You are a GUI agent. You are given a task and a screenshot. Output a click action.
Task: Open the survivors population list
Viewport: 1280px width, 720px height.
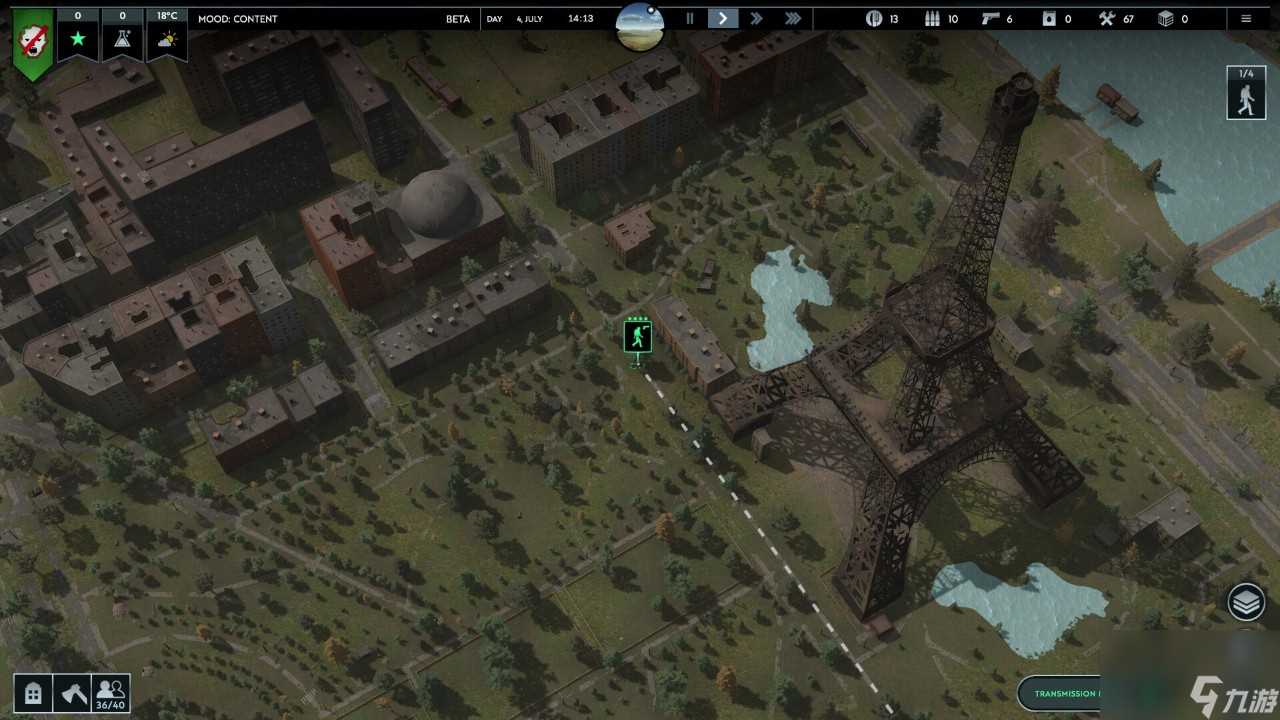point(111,692)
